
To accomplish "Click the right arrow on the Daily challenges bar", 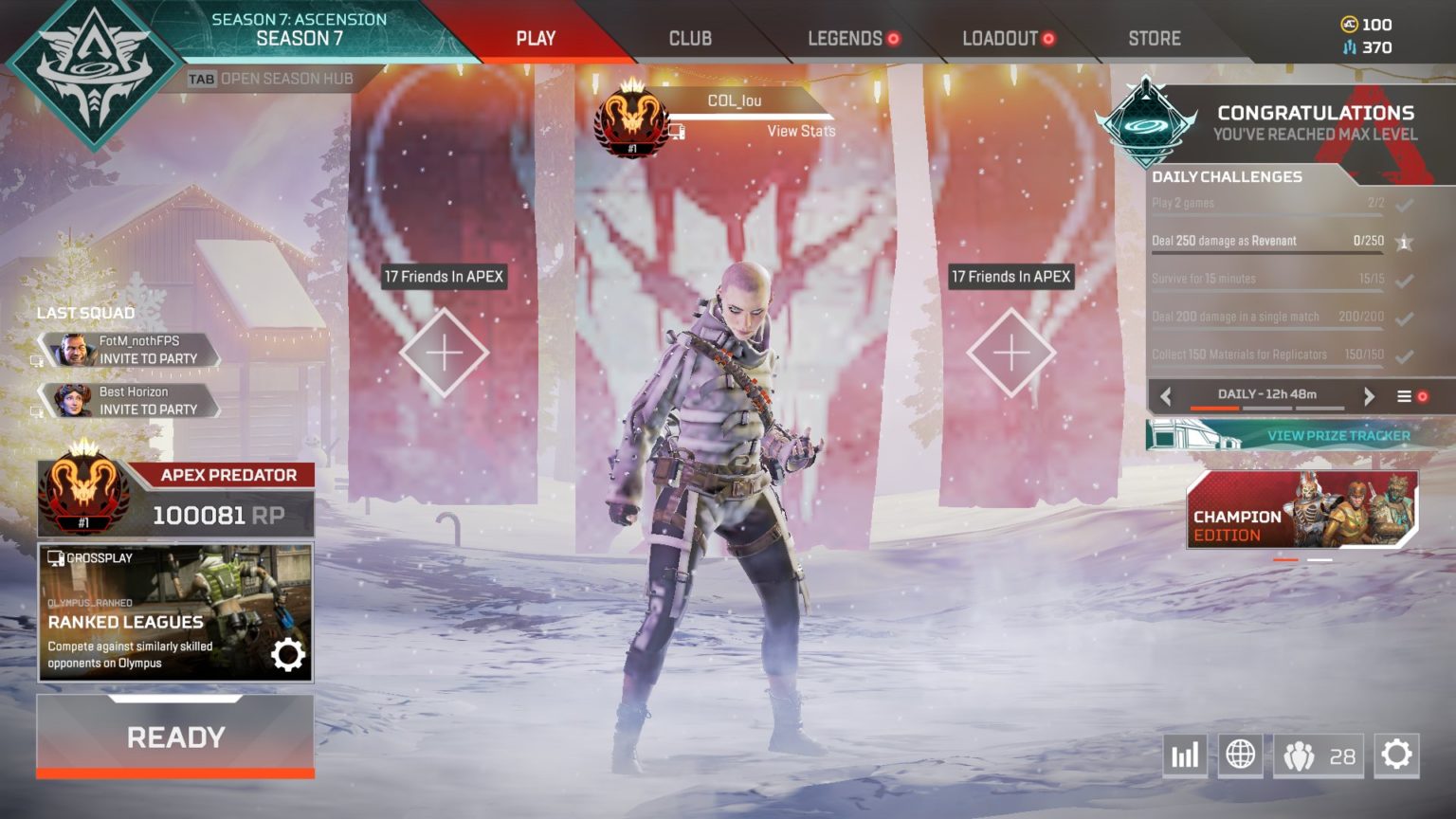I will 1368,395.
